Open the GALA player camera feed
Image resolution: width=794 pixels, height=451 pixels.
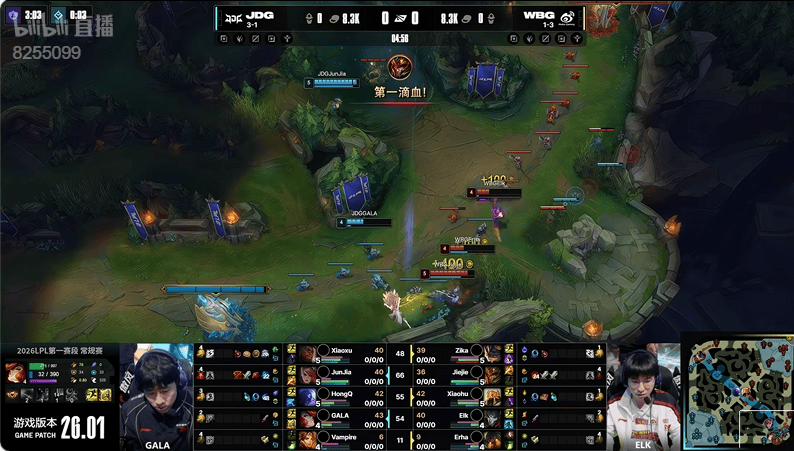coord(157,393)
